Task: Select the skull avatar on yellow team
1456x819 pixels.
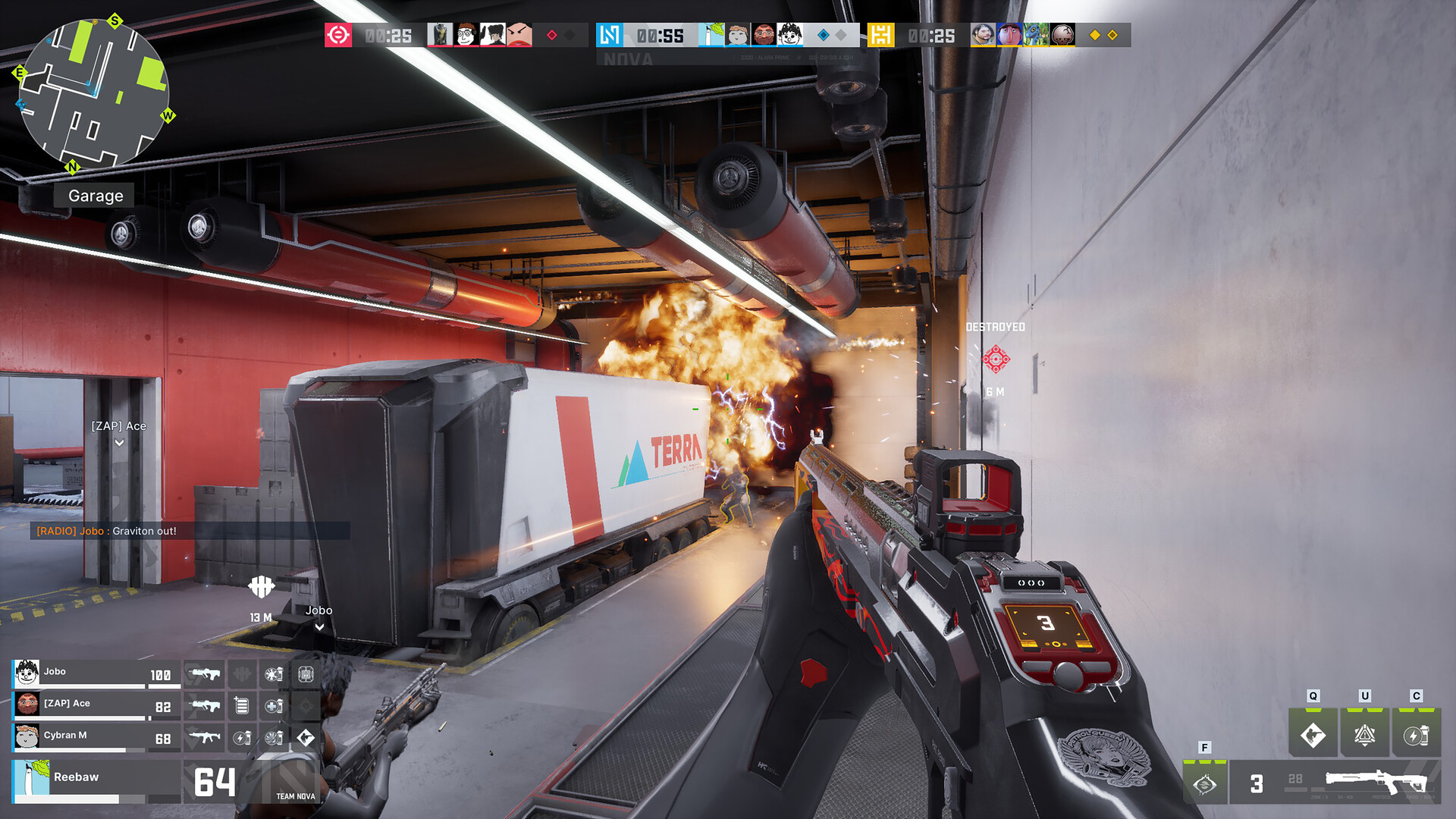Action: pyautogui.click(x=1062, y=35)
